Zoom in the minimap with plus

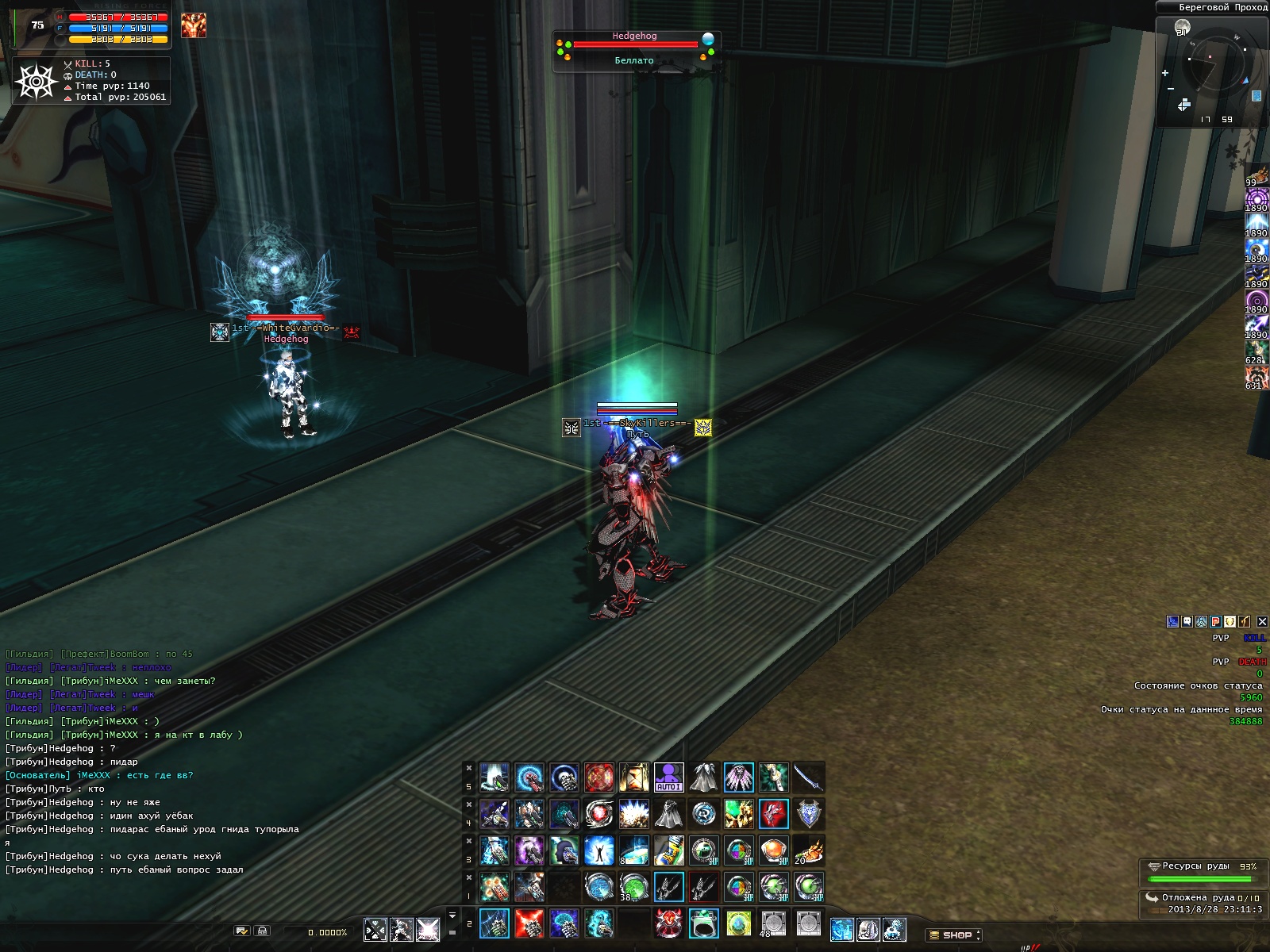1165,74
